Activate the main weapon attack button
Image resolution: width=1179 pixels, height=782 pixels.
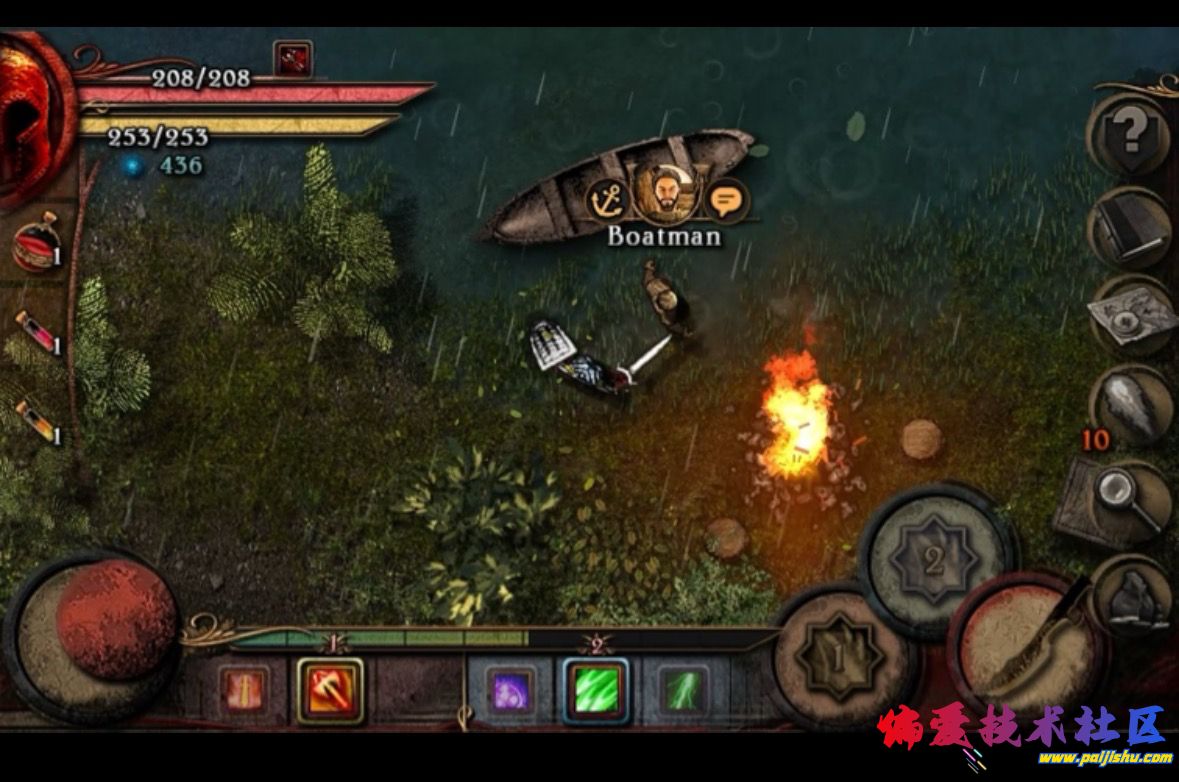point(1026,645)
